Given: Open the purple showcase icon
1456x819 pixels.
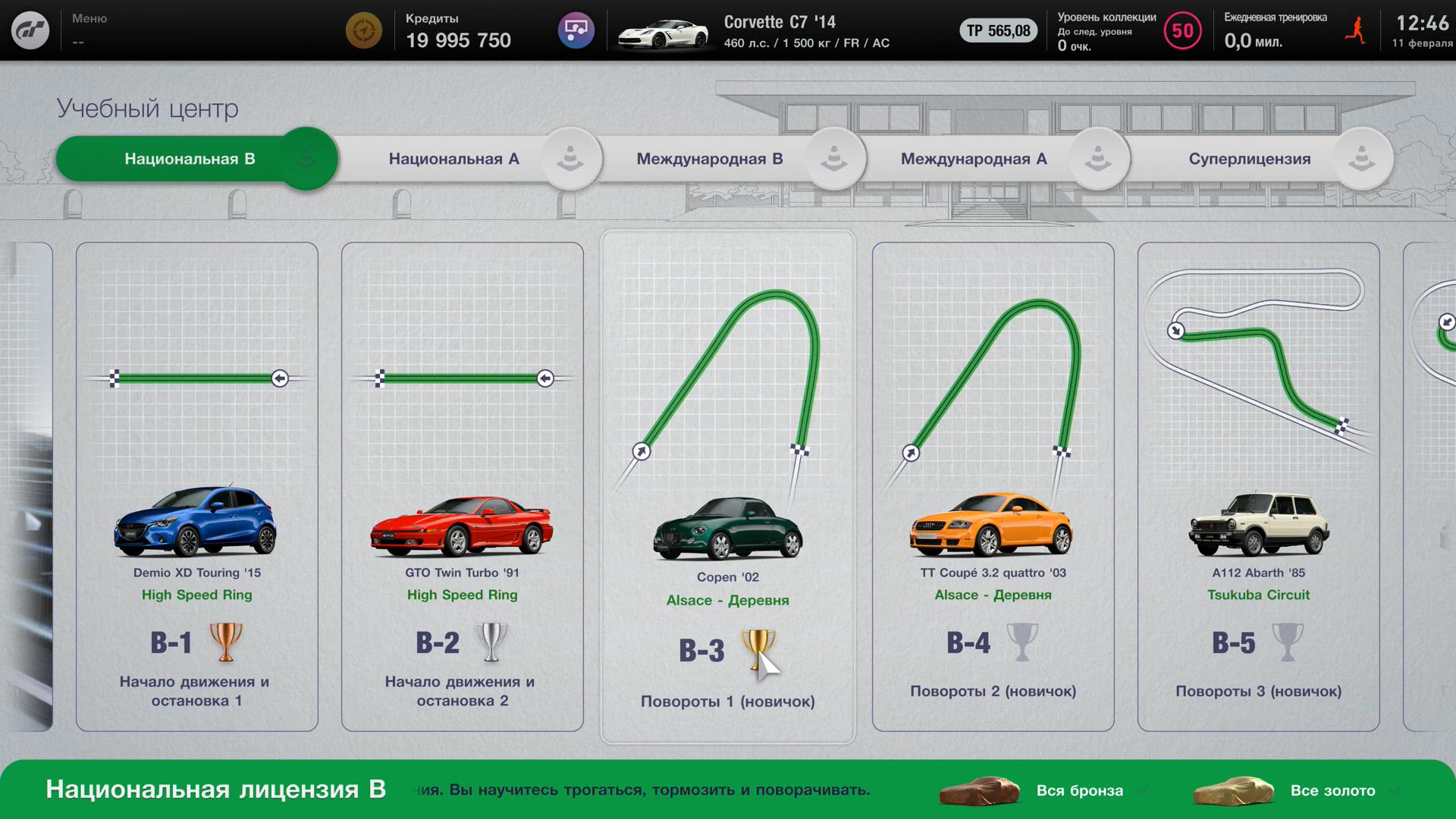Looking at the screenshot, I should pyautogui.click(x=576, y=30).
